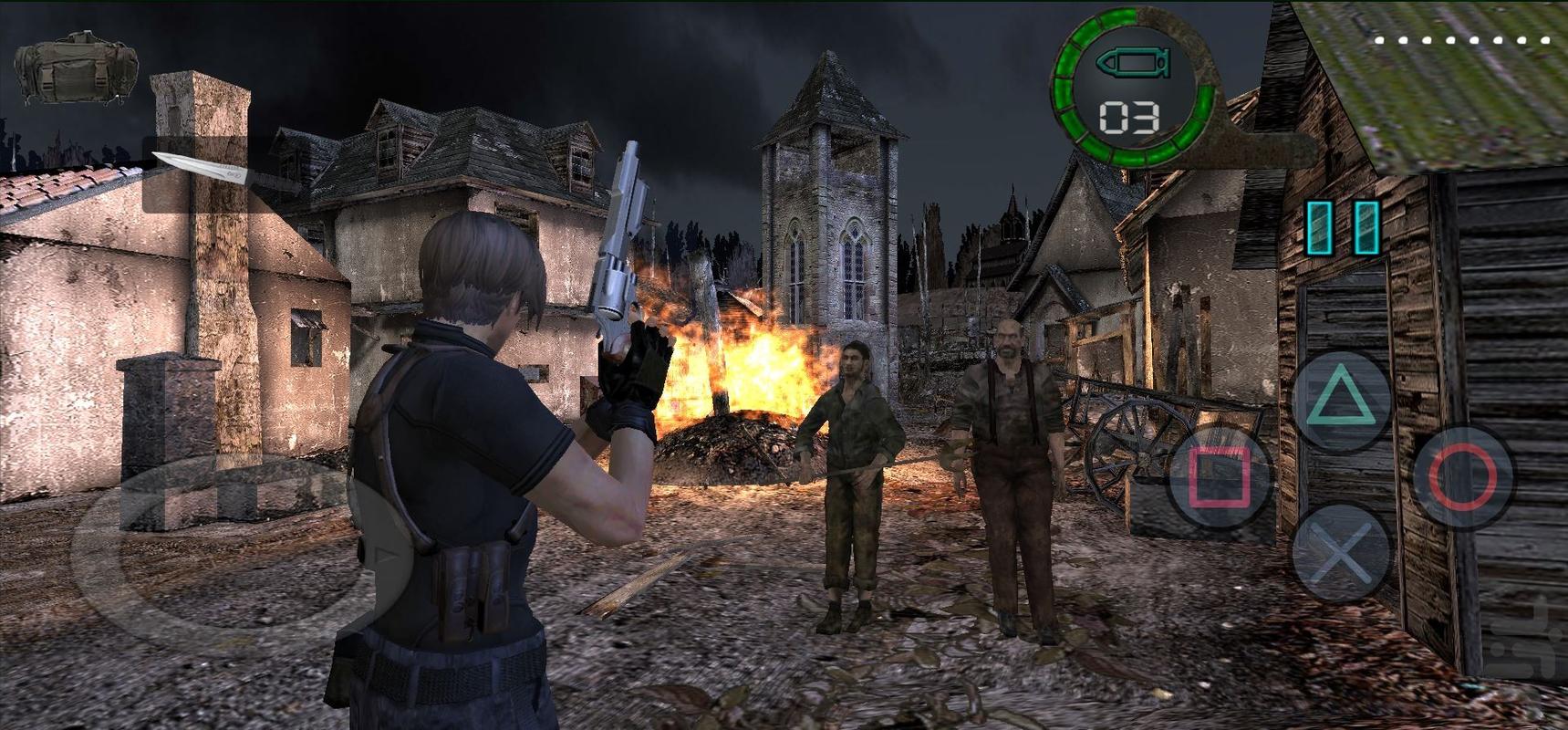Tap the pink square touch button
The height and width of the screenshot is (730, 1568).
coord(1220,477)
